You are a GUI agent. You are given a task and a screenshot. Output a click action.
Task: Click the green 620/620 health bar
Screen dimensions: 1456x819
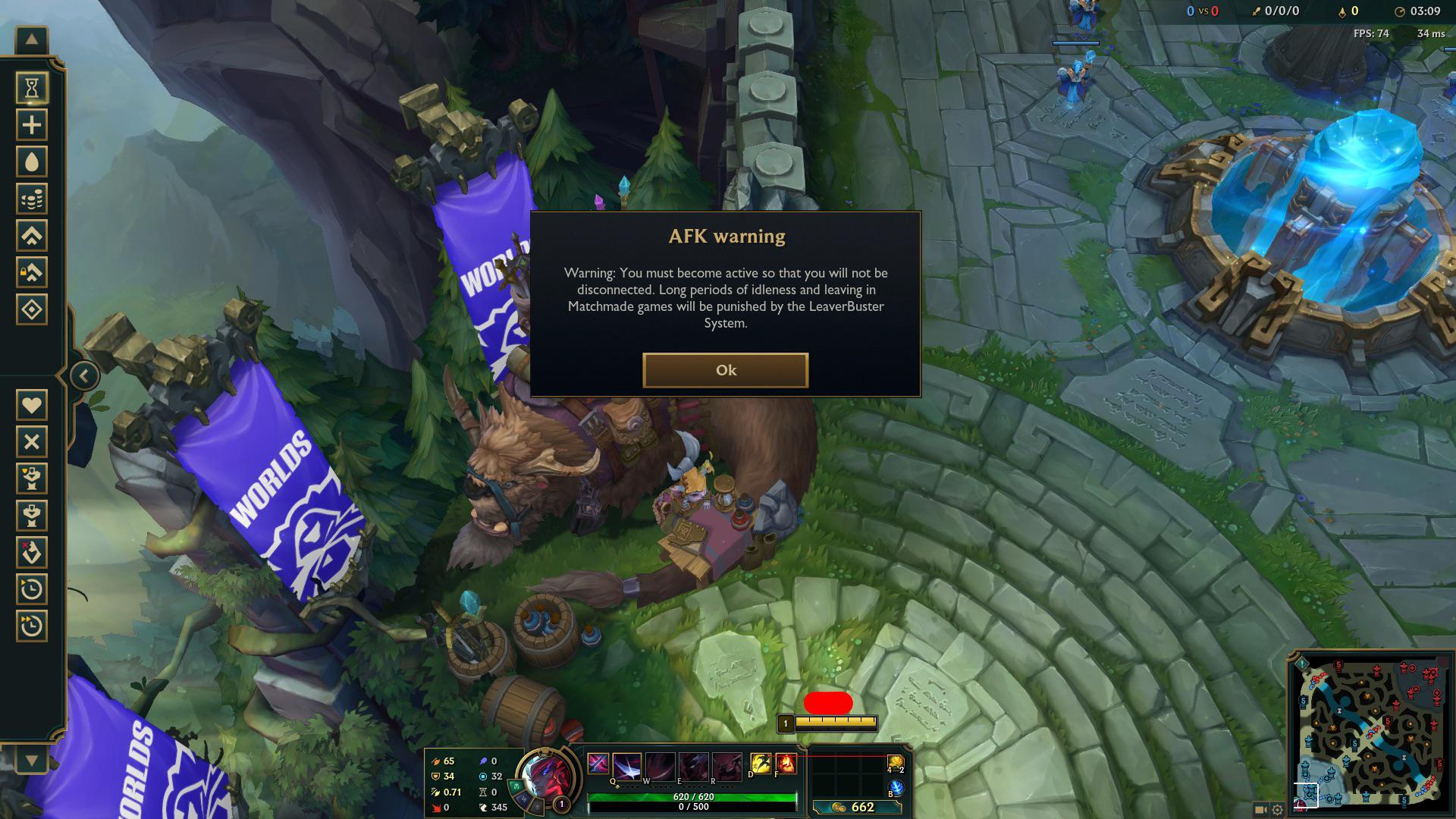coord(692,797)
